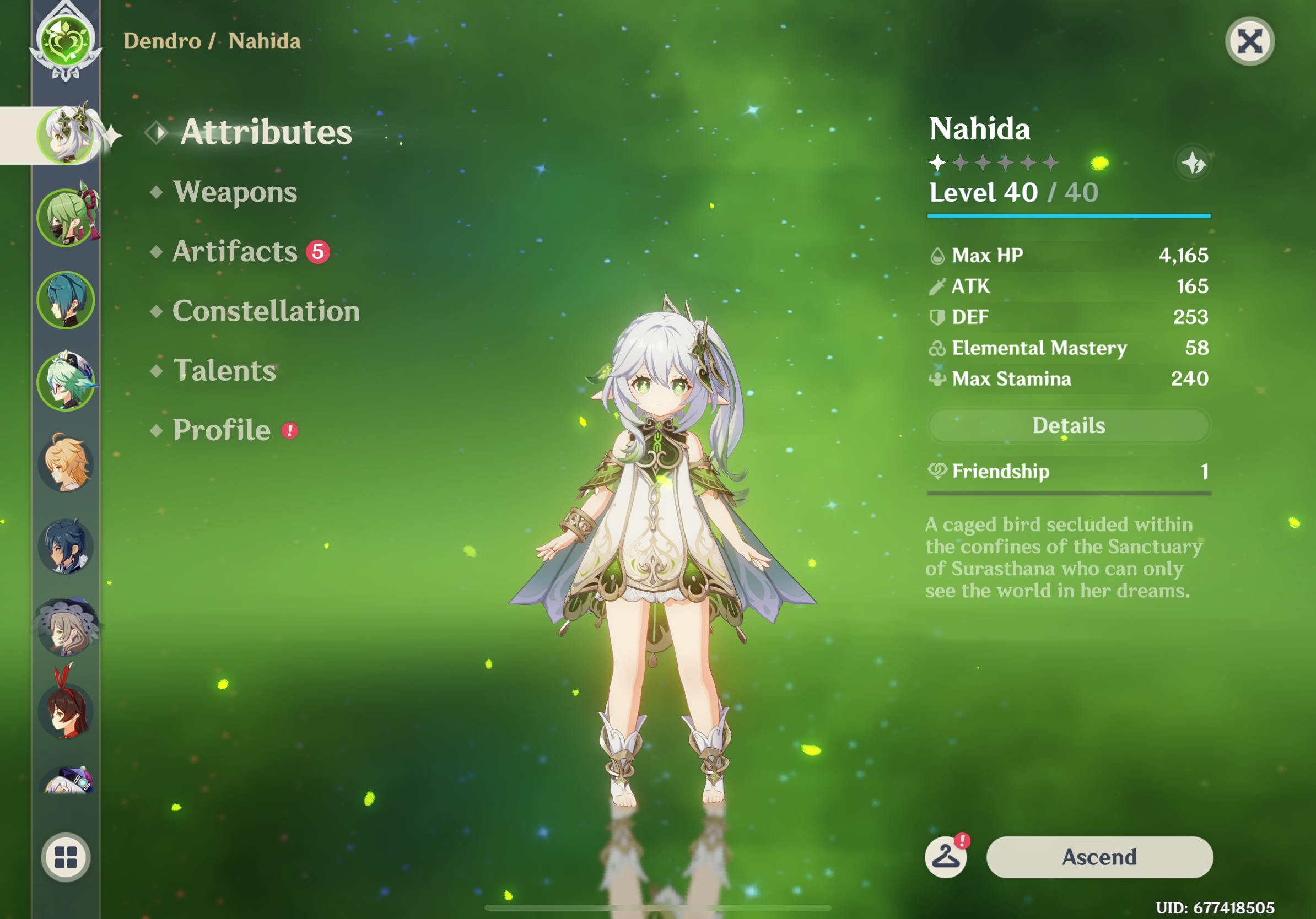Open the outfit hanger icon
This screenshot has width=1316, height=919.
click(x=946, y=857)
